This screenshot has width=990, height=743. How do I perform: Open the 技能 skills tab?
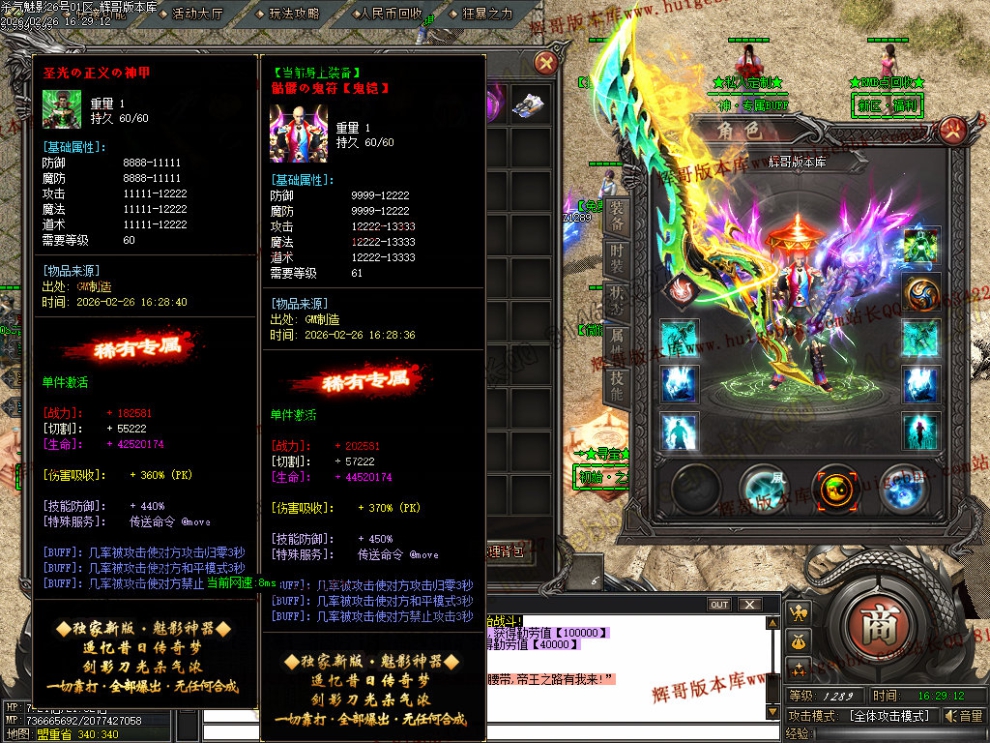pos(617,385)
